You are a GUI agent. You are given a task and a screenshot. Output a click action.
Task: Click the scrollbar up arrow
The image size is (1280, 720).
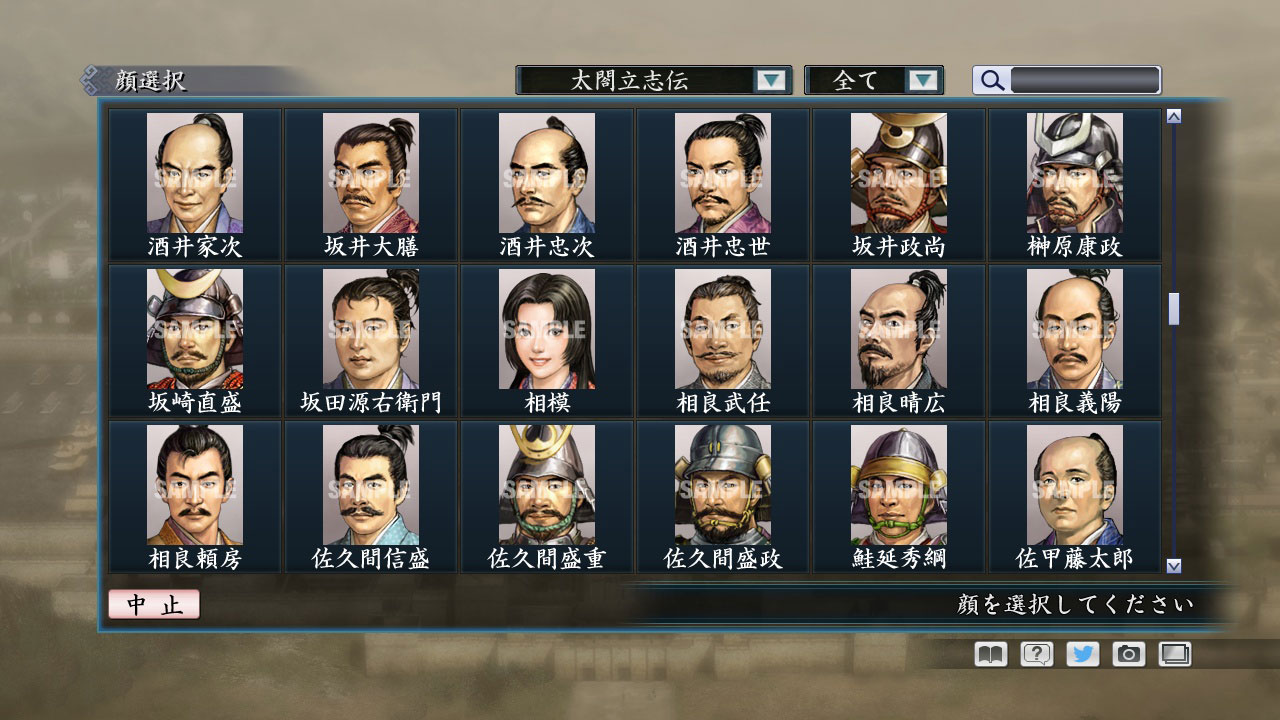click(1172, 115)
